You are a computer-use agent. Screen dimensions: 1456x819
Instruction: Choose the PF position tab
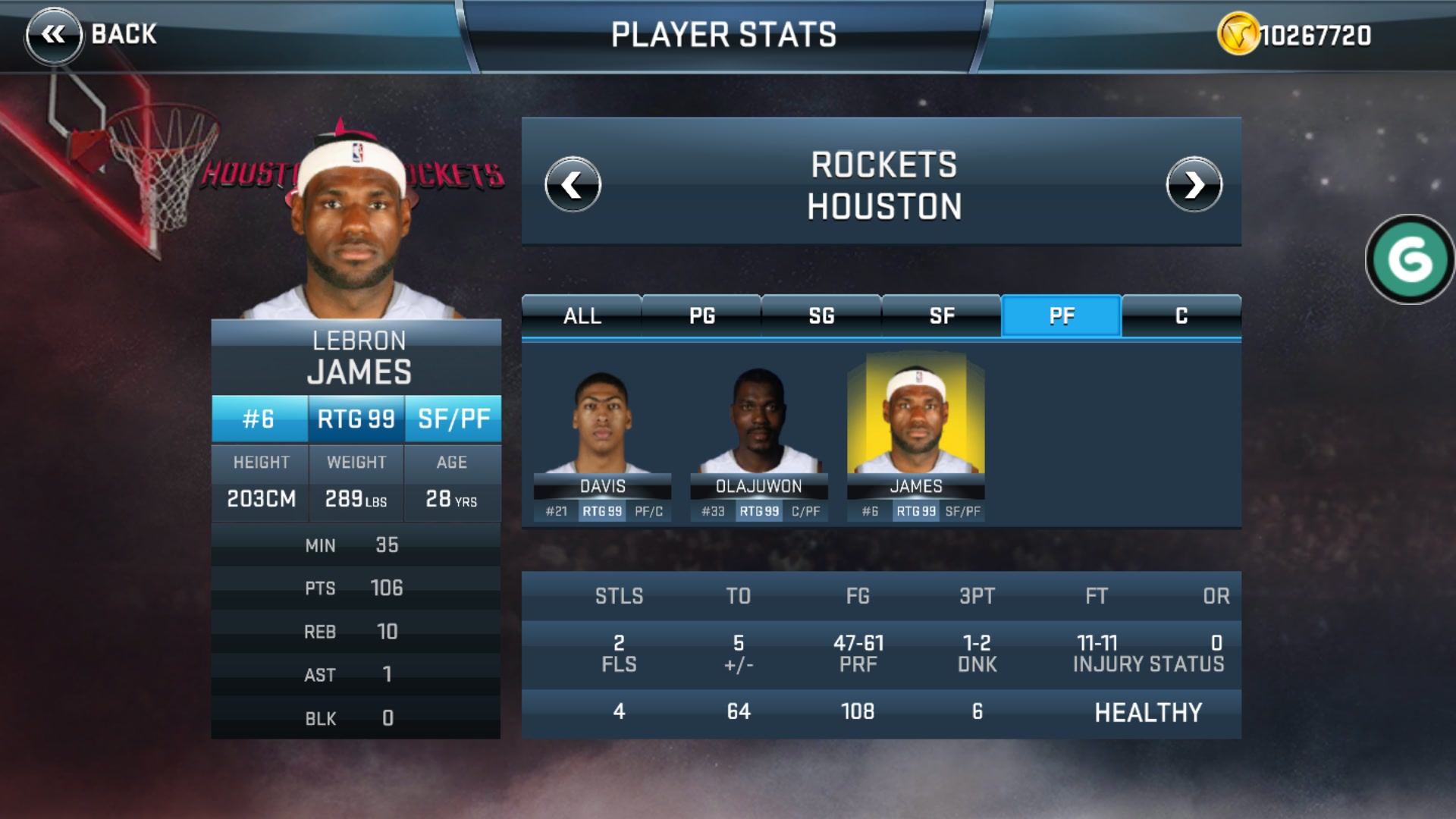point(1061,315)
